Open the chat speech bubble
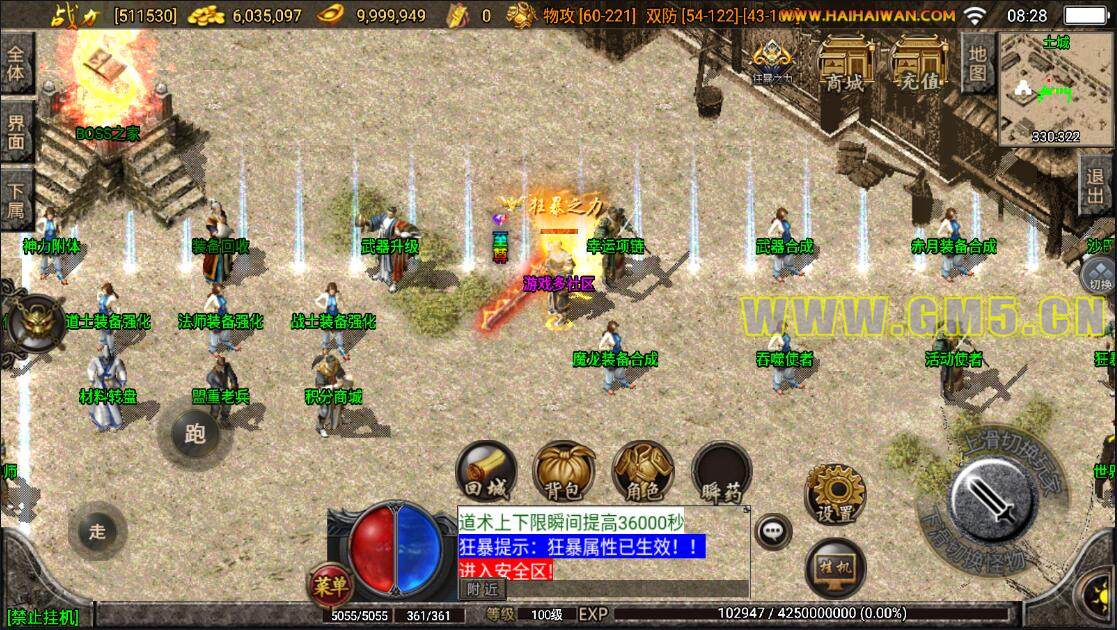1117x630 pixels. pyautogui.click(x=772, y=531)
